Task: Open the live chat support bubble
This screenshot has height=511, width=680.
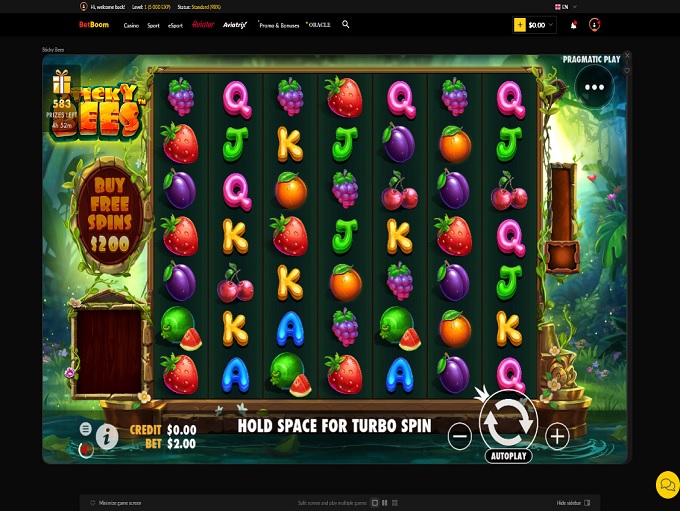Action: tap(666, 484)
